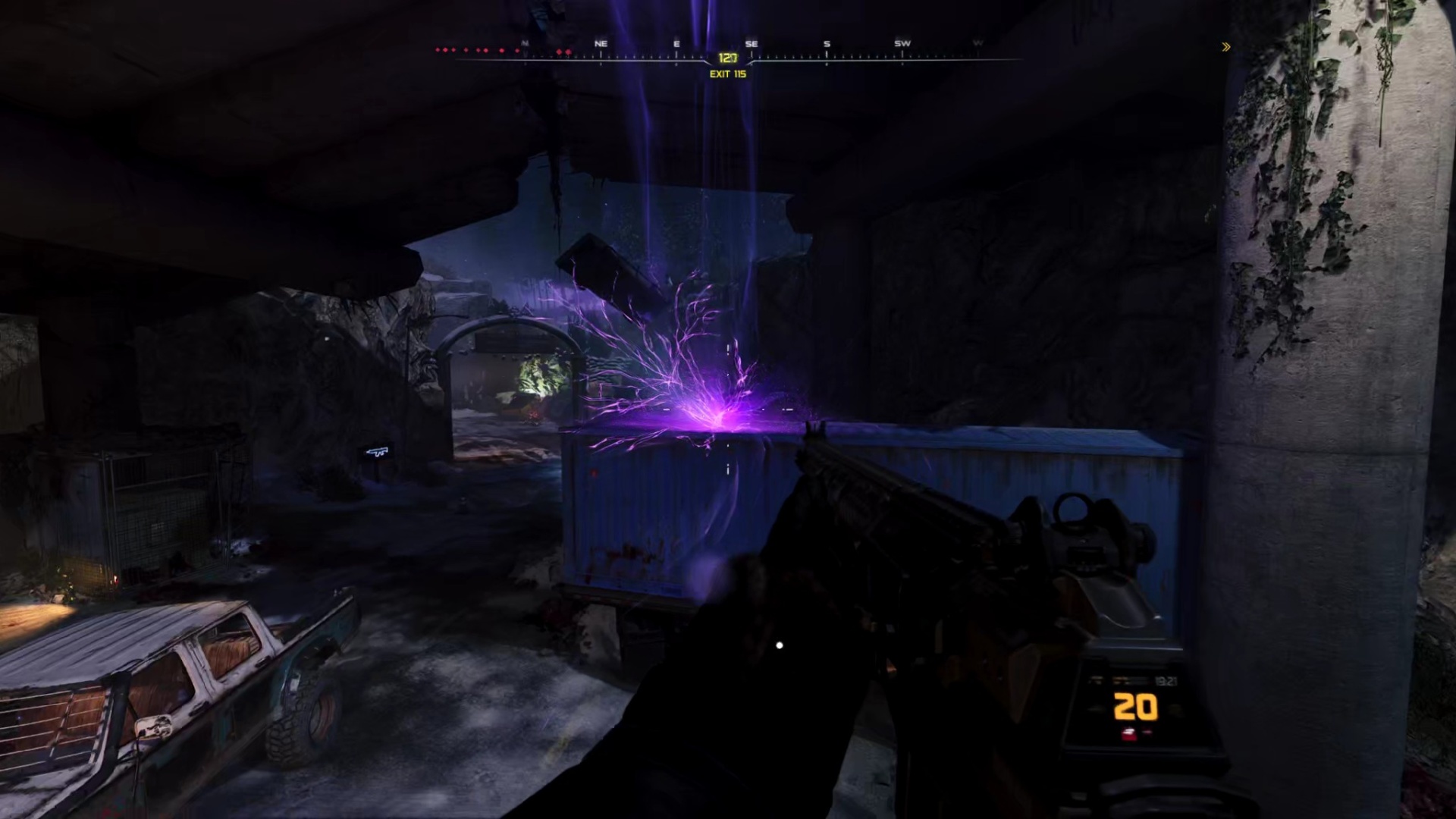1456x819 pixels.
Task: Toggle the E compass direction marker
Action: pyautogui.click(x=676, y=44)
